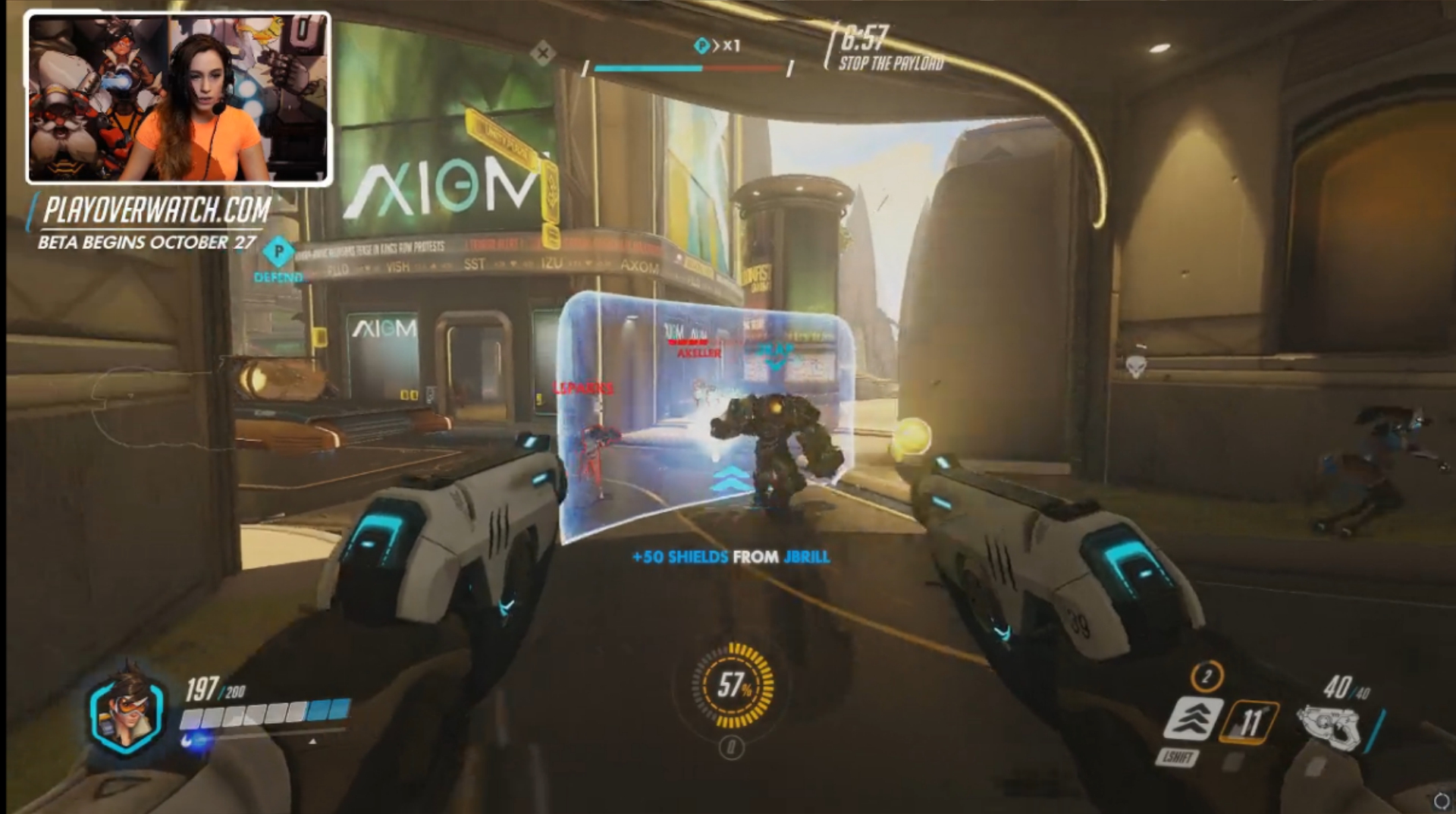Trigger the Recall ability on cooldown

1250,721
